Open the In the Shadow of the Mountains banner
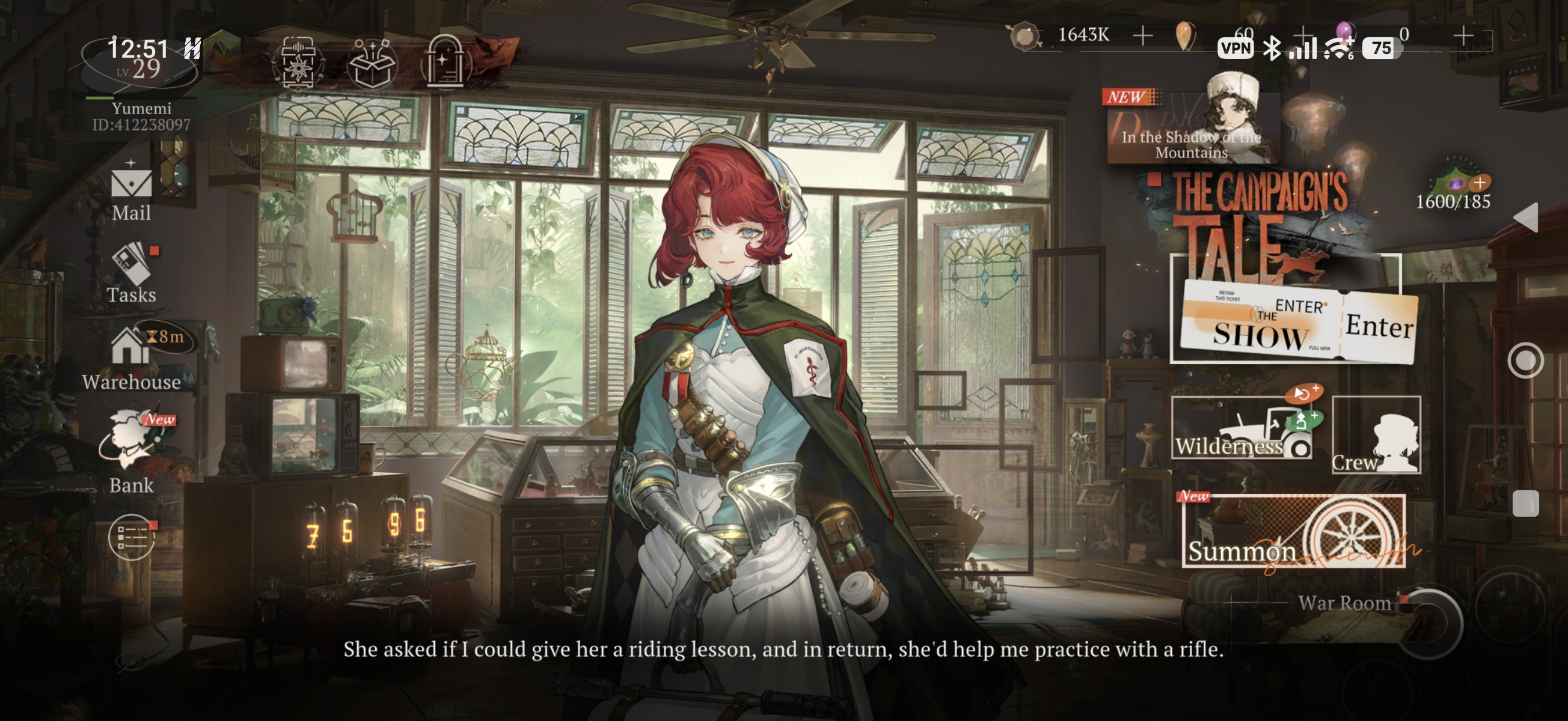Screen dimensions: 1568x721 pyautogui.click(x=1192, y=129)
